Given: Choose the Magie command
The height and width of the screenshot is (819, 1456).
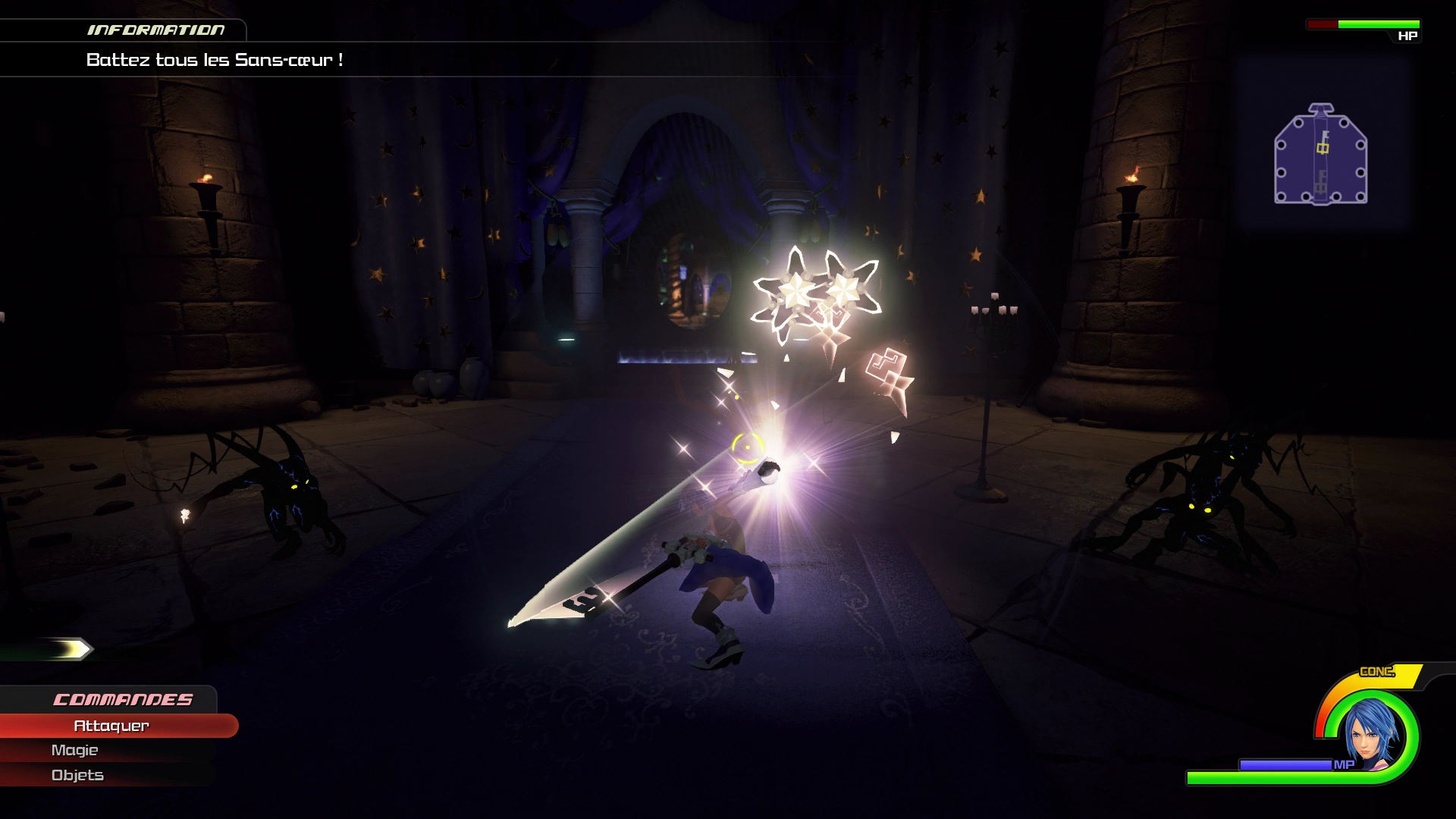Looking at the screenshot, I should [x=75, y=750].
